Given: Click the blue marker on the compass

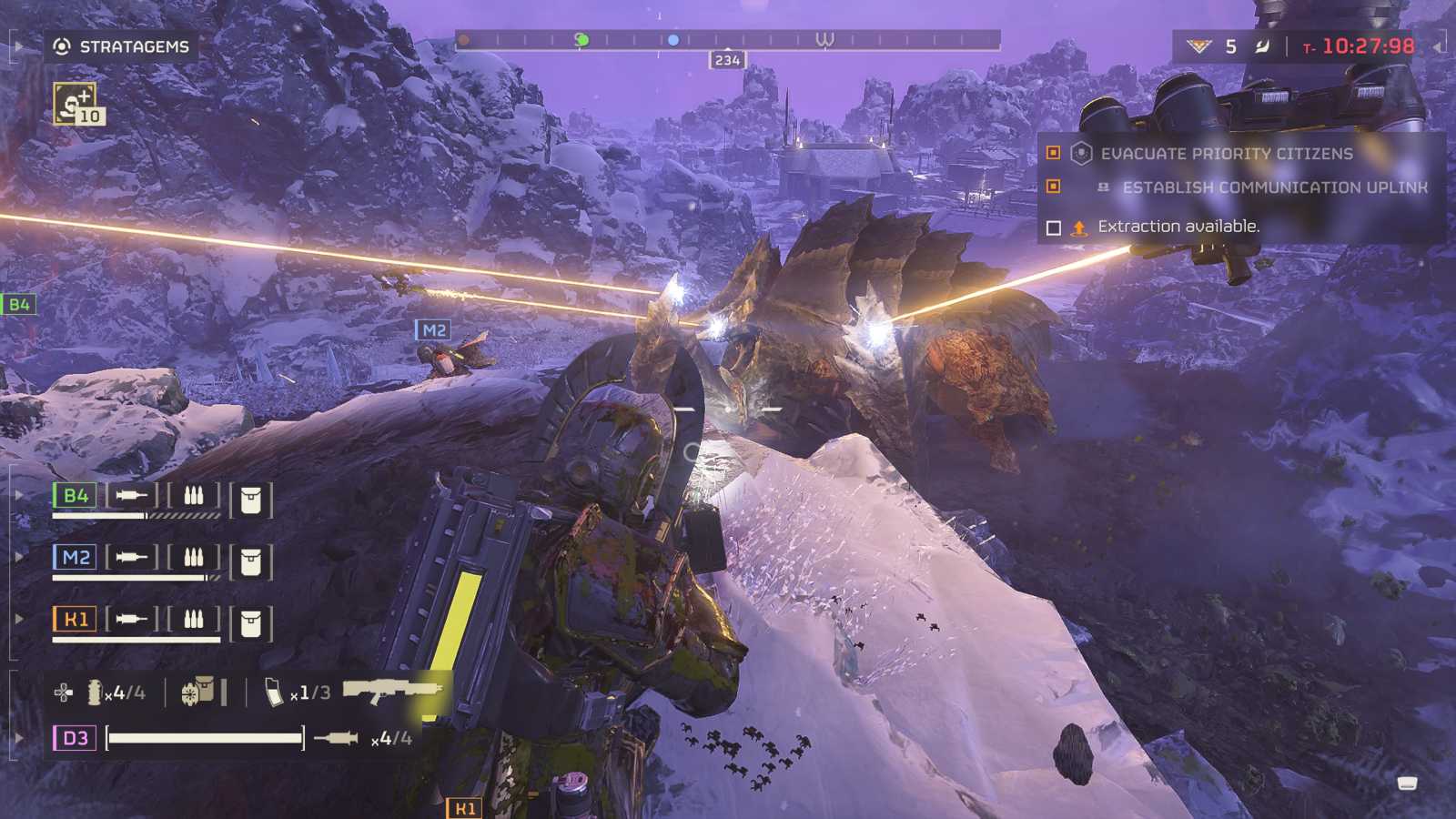Looking at the screenshot, I should (x=673, y=40).
